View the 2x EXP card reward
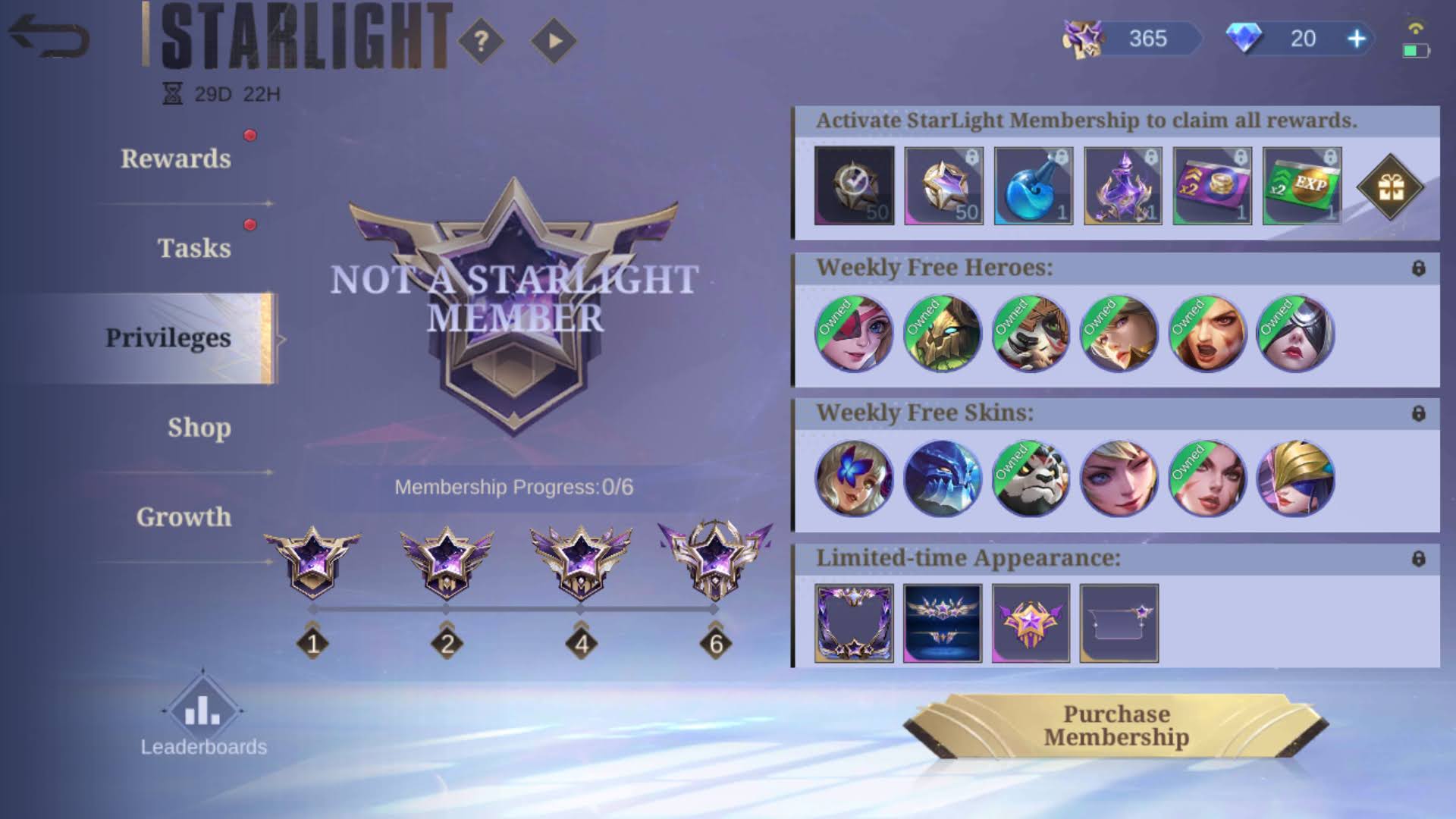Viewport: 1456px width, 819px height. pyautogui.click(x=1298, y=184)
